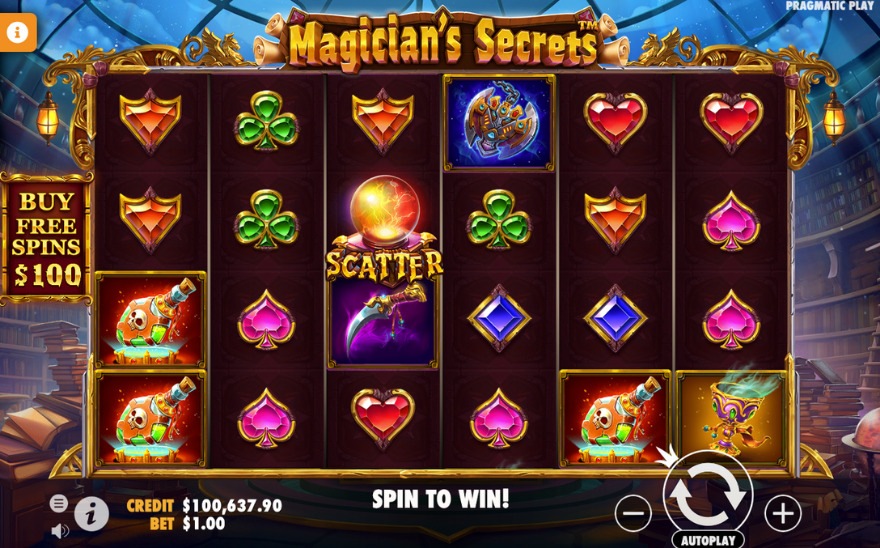Buy Free Spins for $100
Screen dimensions: 880x548
(x=46, y=236)
